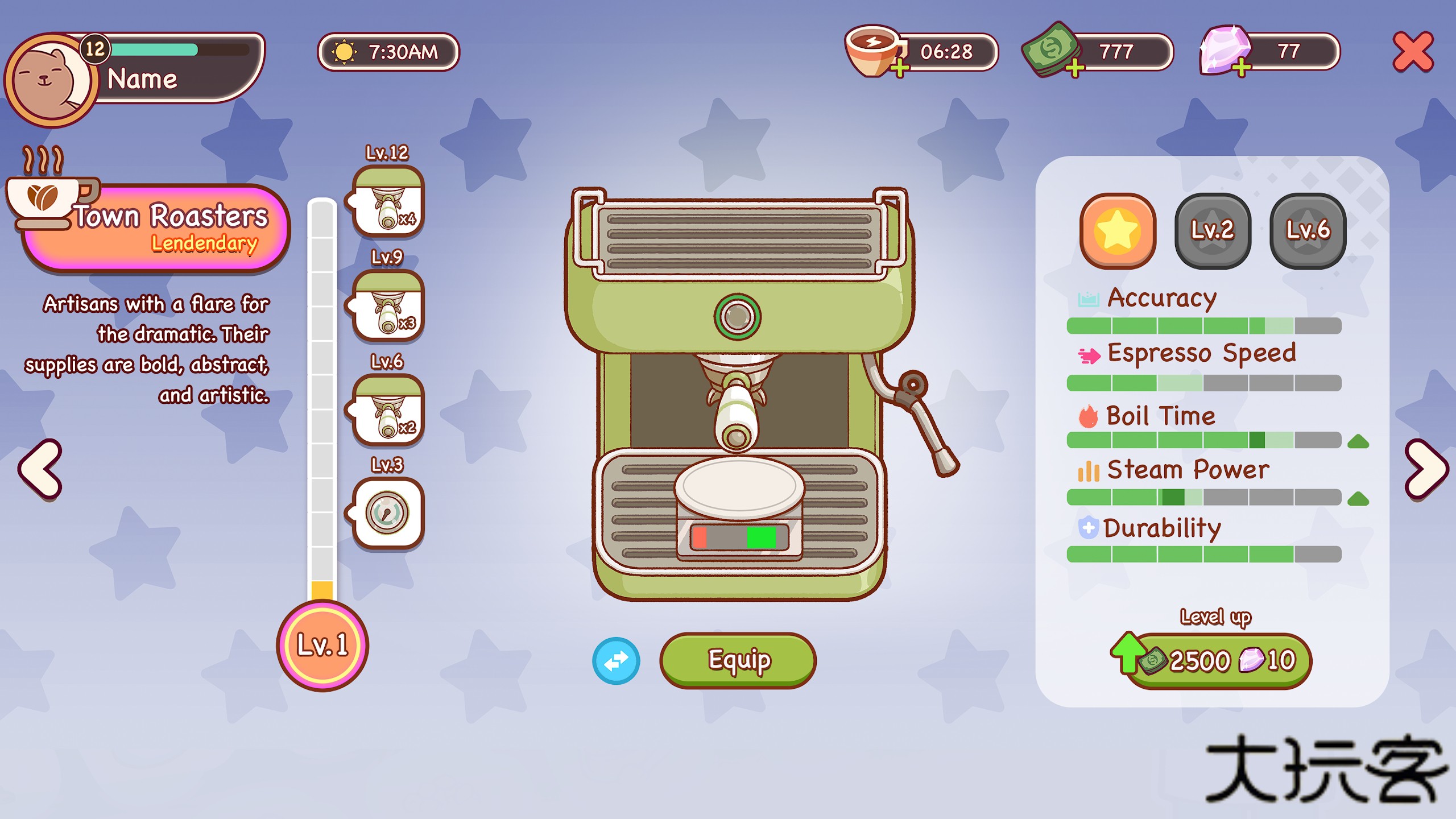Go to the previous machine with left arrow
This screenshot has width=1456, height=819.
tap(40, 470)
